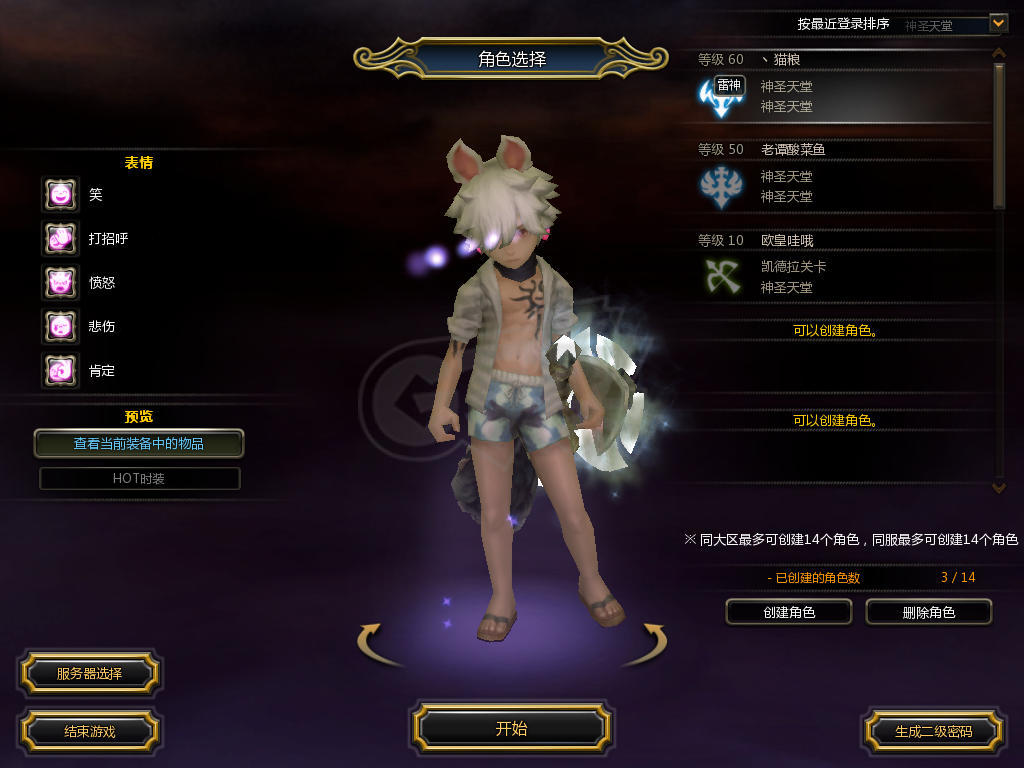
Task: Preview the HOT时装 costume
Action: (x=139, y=479)
